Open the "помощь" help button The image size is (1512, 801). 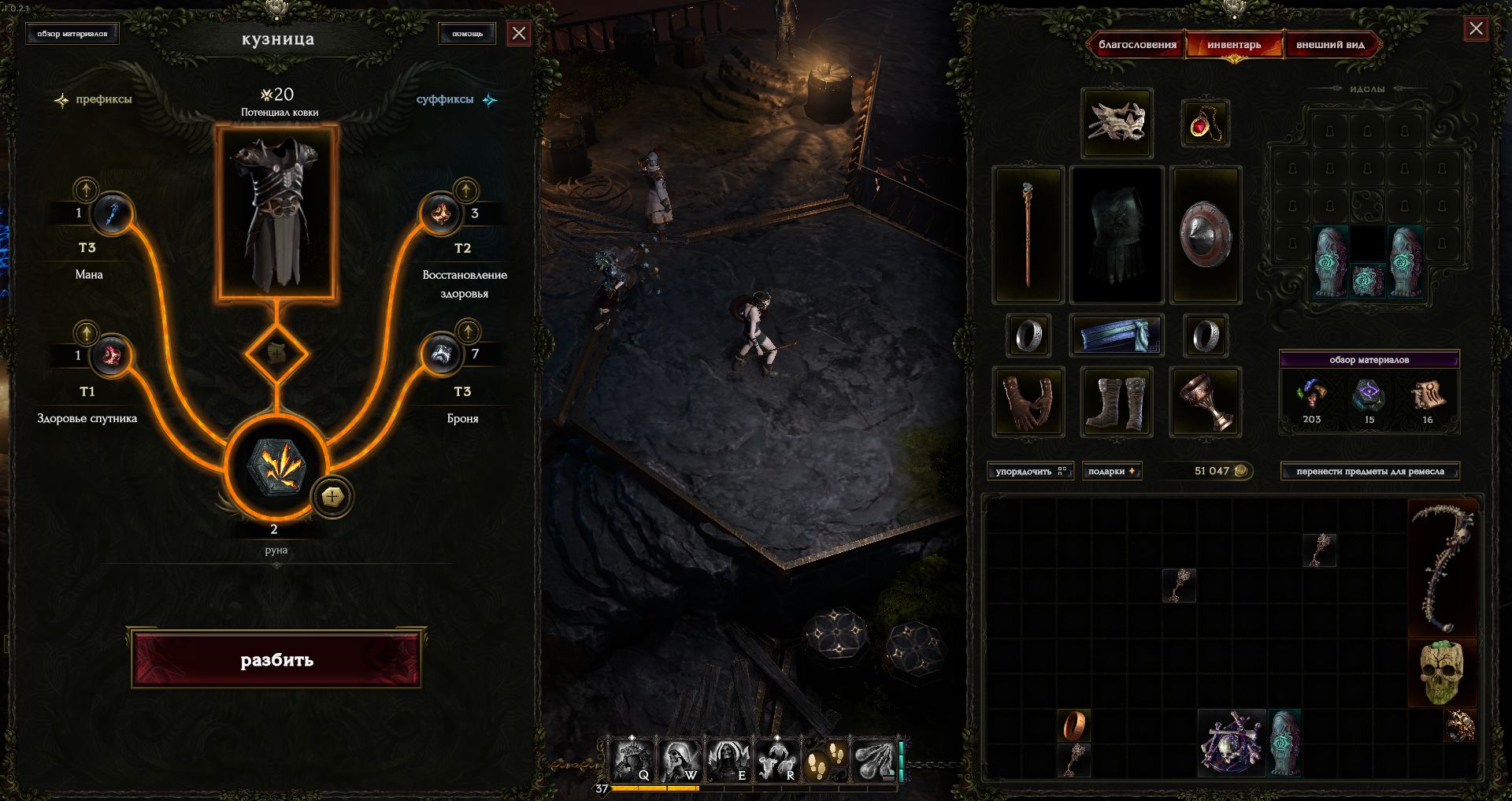[467, 33]
